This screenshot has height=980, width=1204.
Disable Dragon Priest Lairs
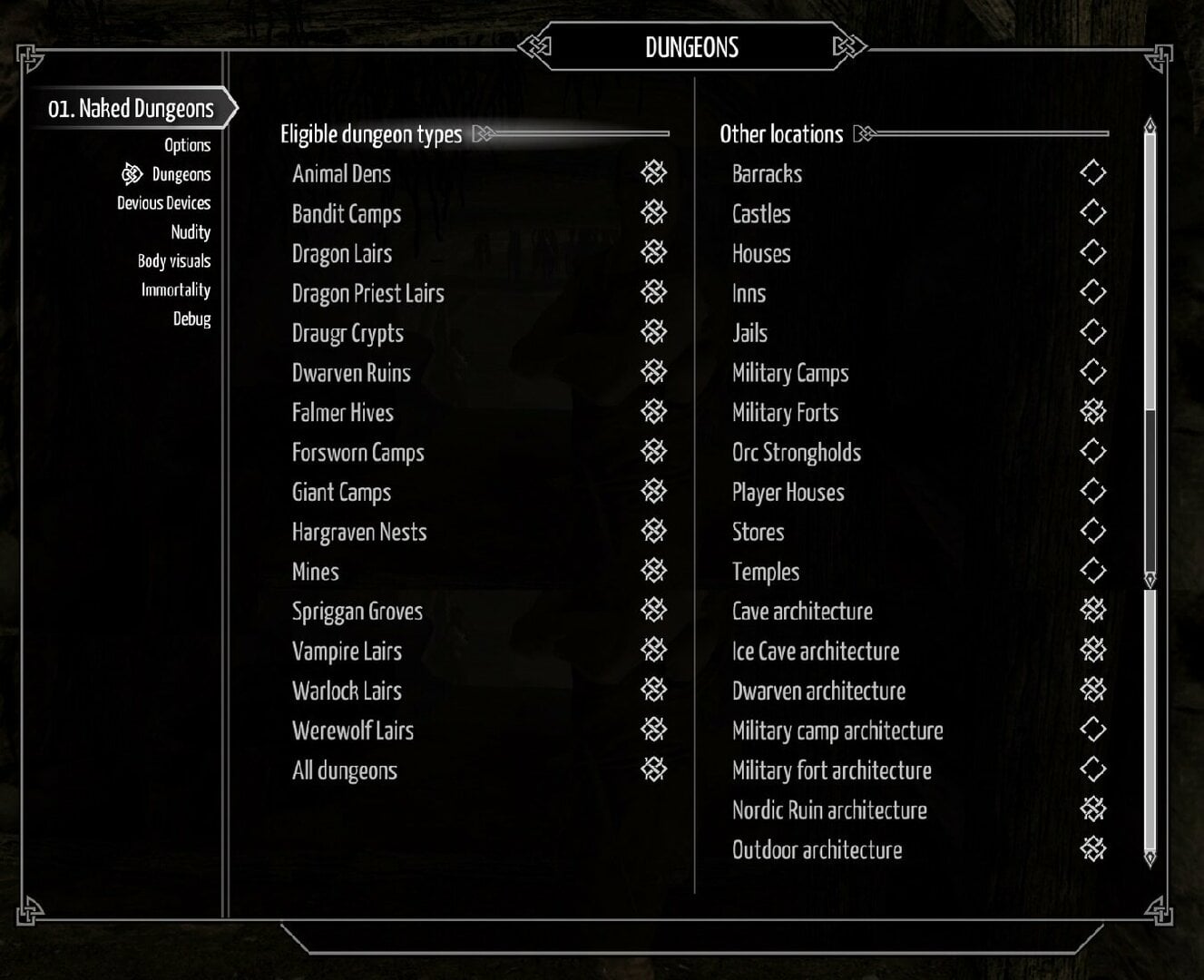pos(651,293)
